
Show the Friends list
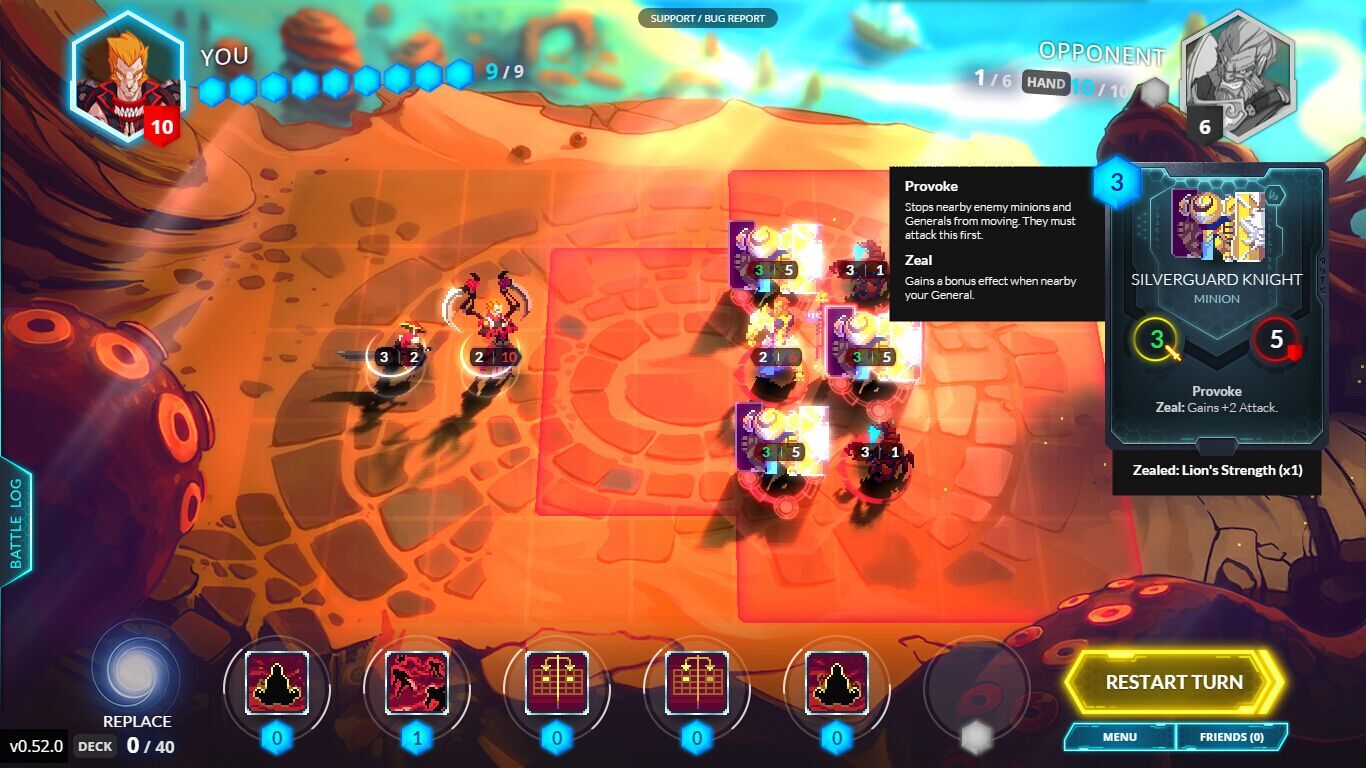(1231, 737)
